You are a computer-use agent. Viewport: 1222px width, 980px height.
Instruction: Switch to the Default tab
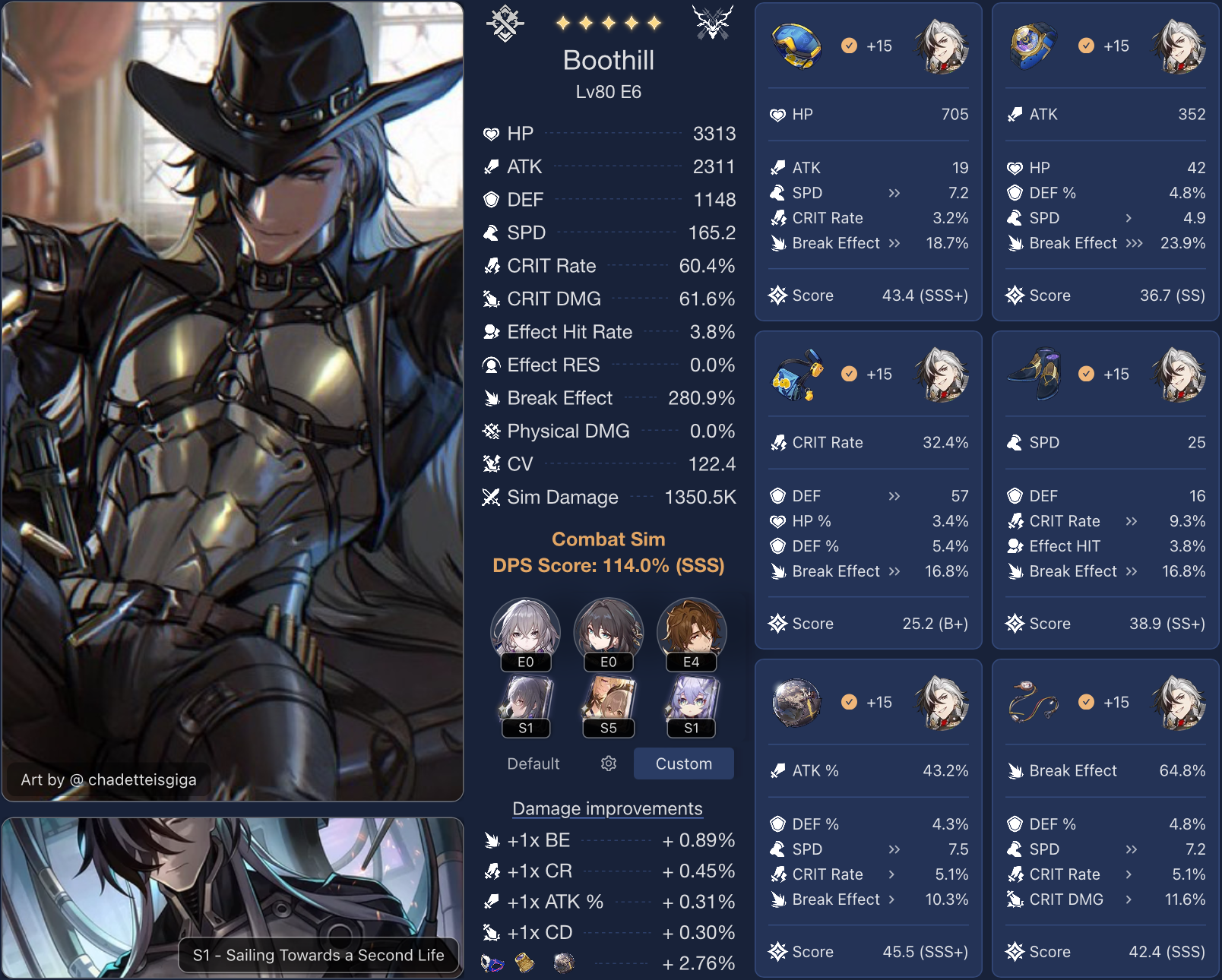[x=533, y=763]
